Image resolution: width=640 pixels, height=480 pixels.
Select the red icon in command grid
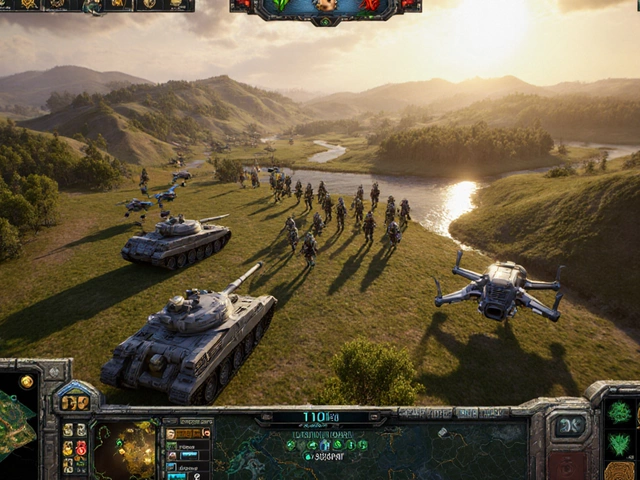click(81, 448)
